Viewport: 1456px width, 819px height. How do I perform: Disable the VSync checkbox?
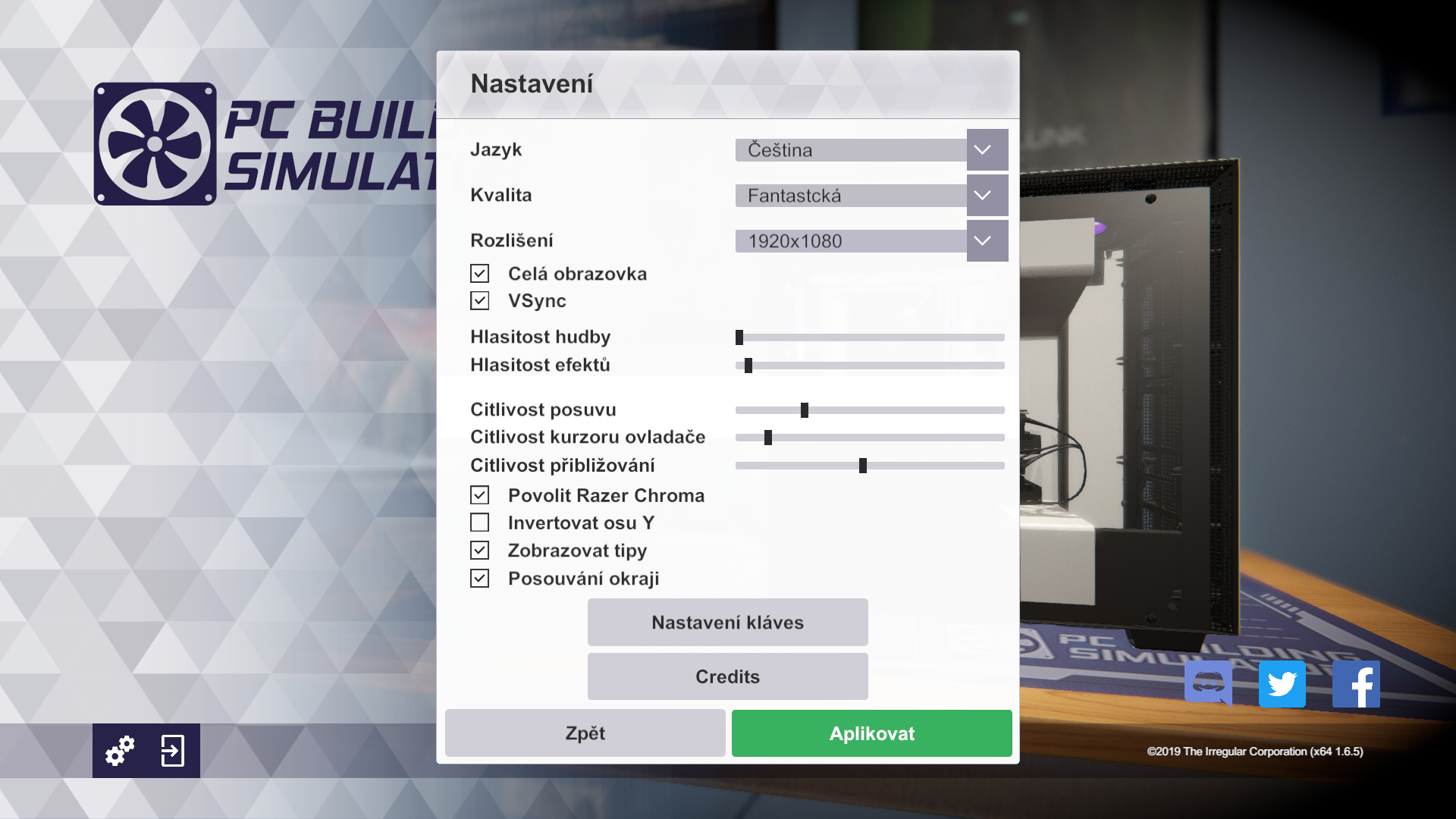479,301
